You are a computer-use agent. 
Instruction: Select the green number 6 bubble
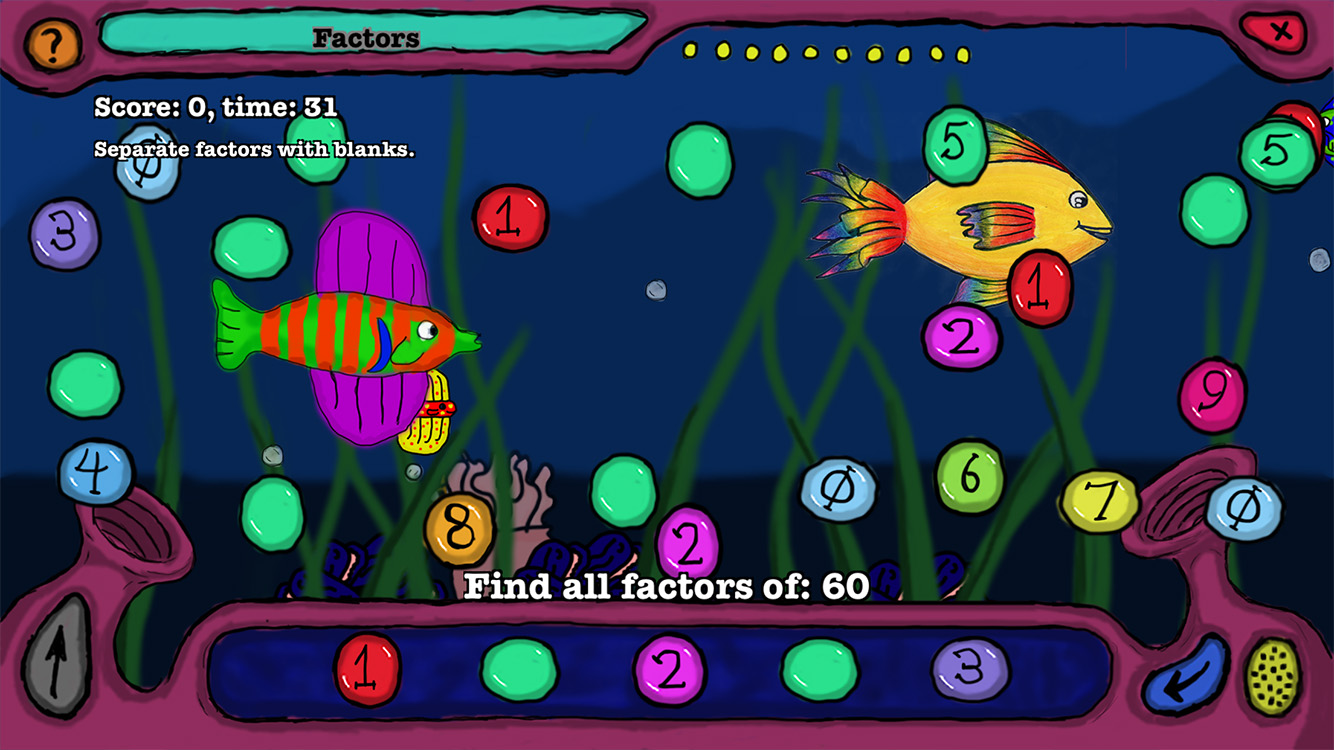pos(969,477)
